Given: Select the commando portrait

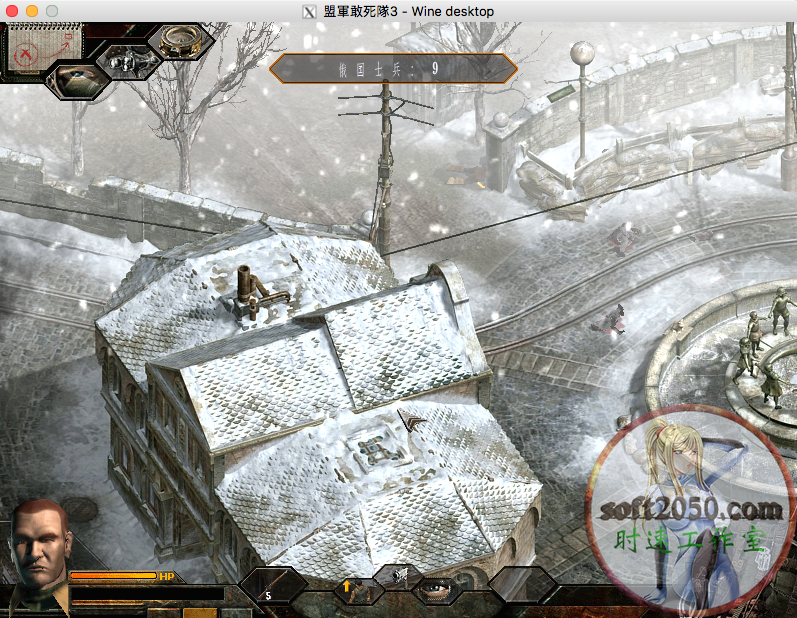Looking at the screenshot, I should tap(38, 547).
